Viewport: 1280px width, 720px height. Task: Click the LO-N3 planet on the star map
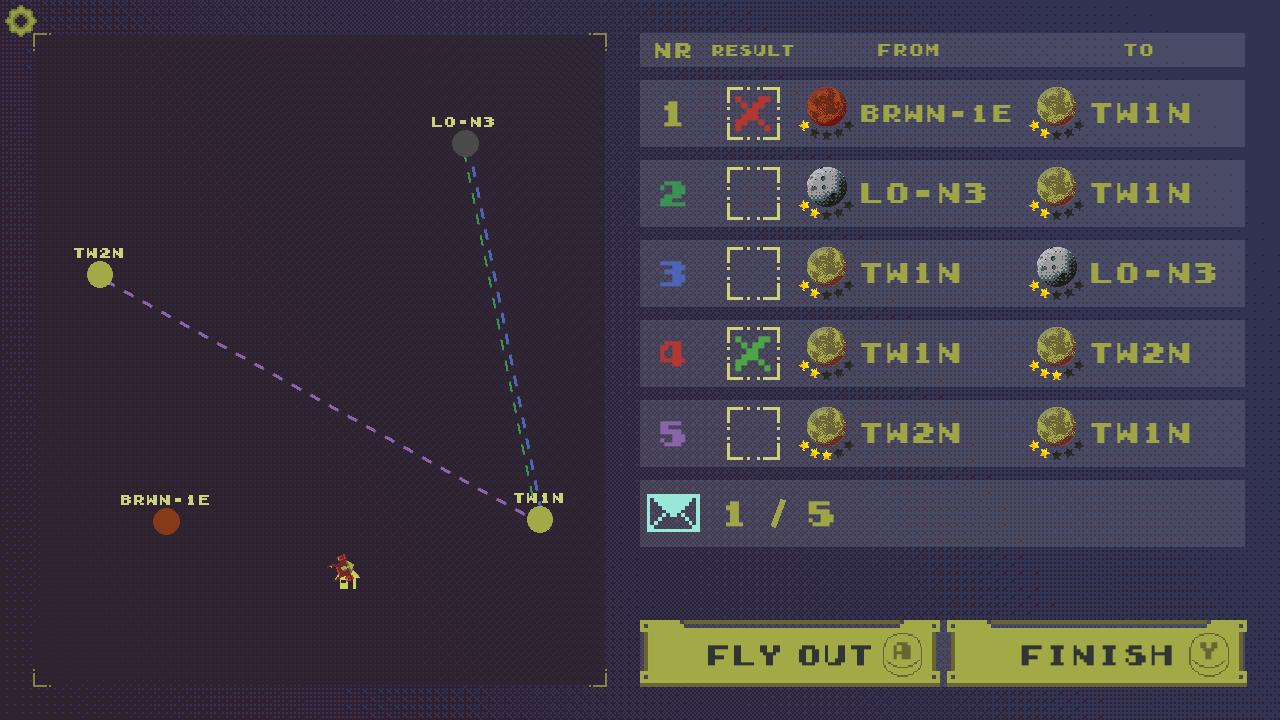click(x=465, y=142)
